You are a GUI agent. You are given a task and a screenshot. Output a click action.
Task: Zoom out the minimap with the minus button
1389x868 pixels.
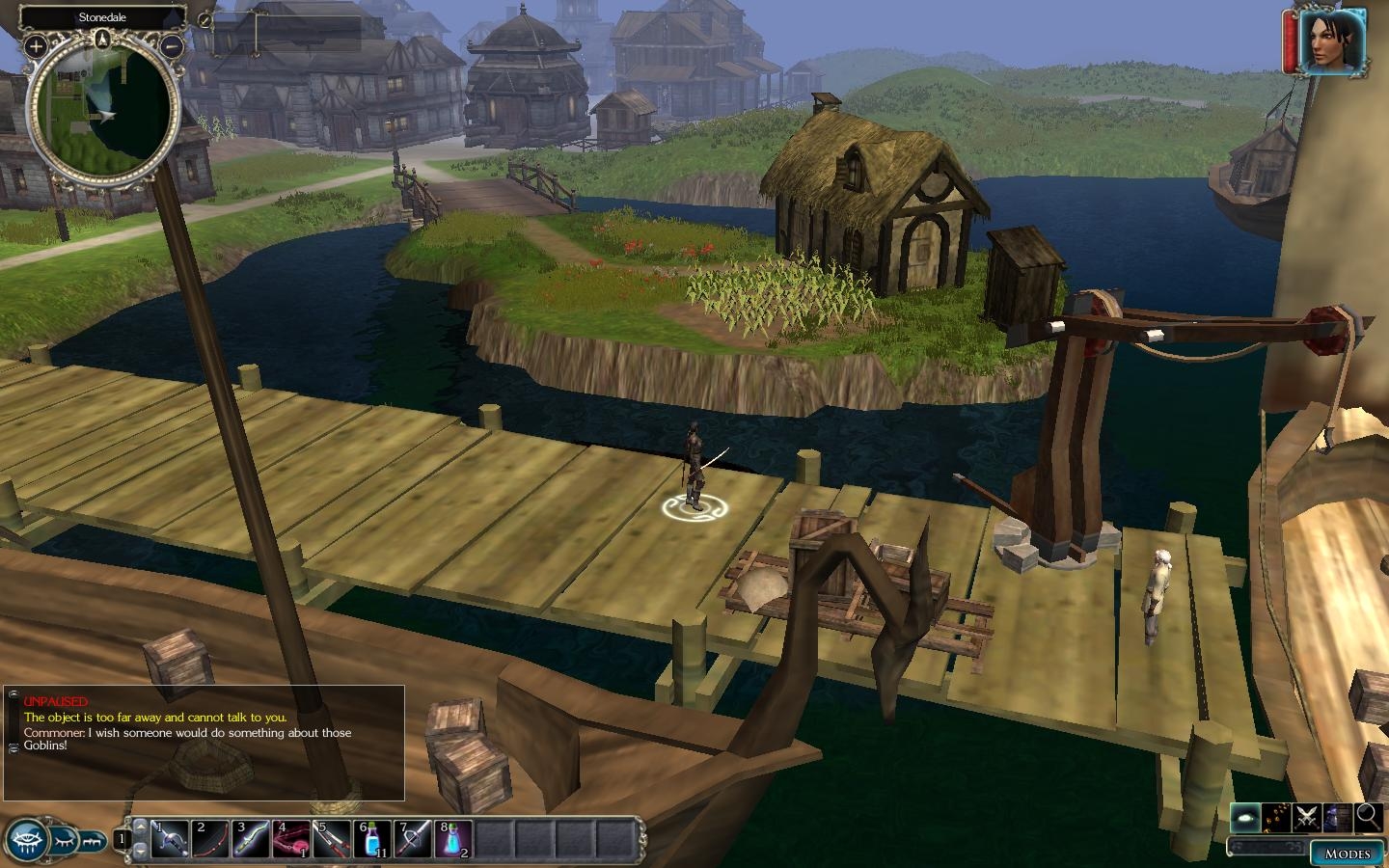click(x=172, y=45)
